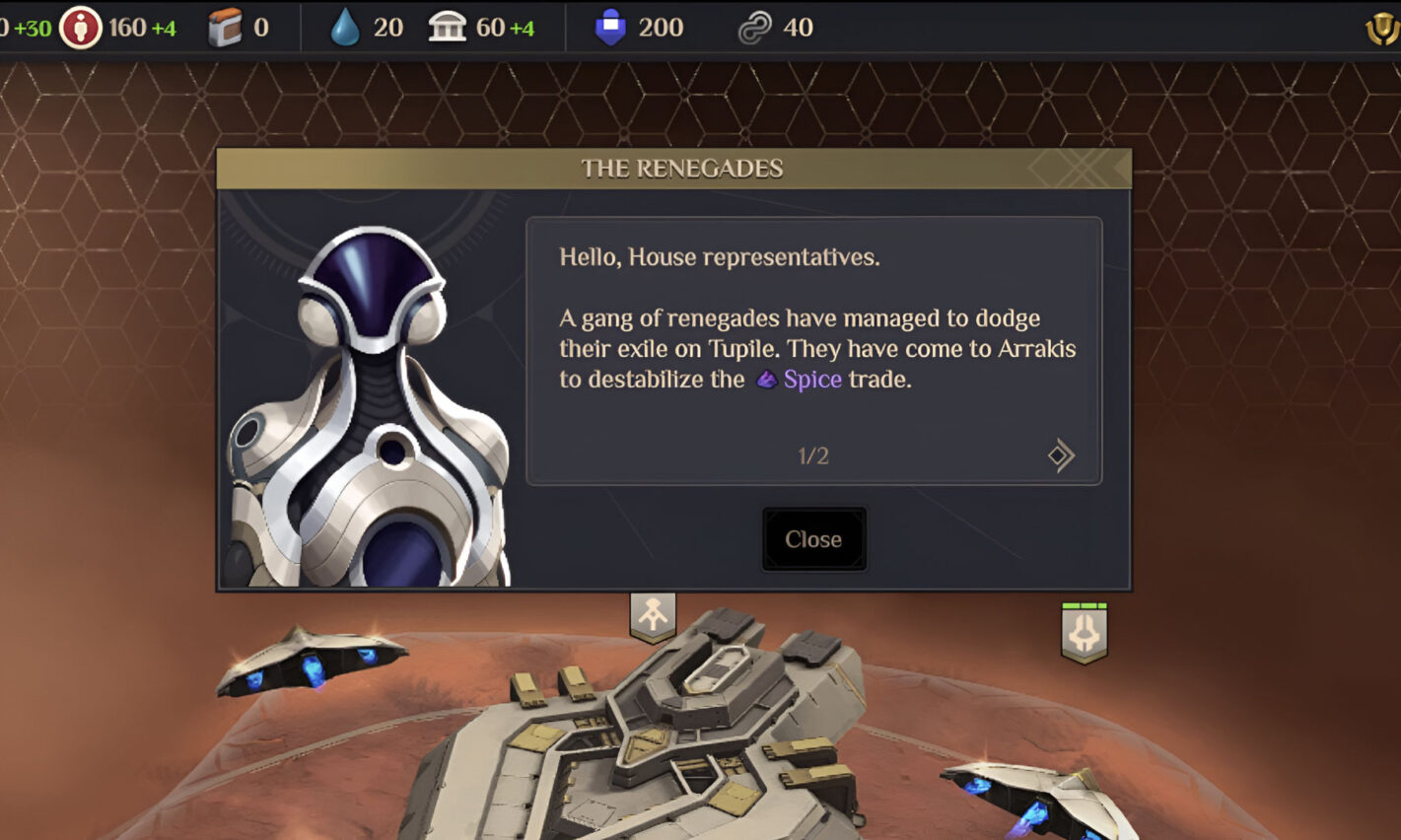Image resolution: width=1401 pixels, height=840 pixels.
Task: Advance to the next dialogue page arrow
Action: pos(1061,455)
